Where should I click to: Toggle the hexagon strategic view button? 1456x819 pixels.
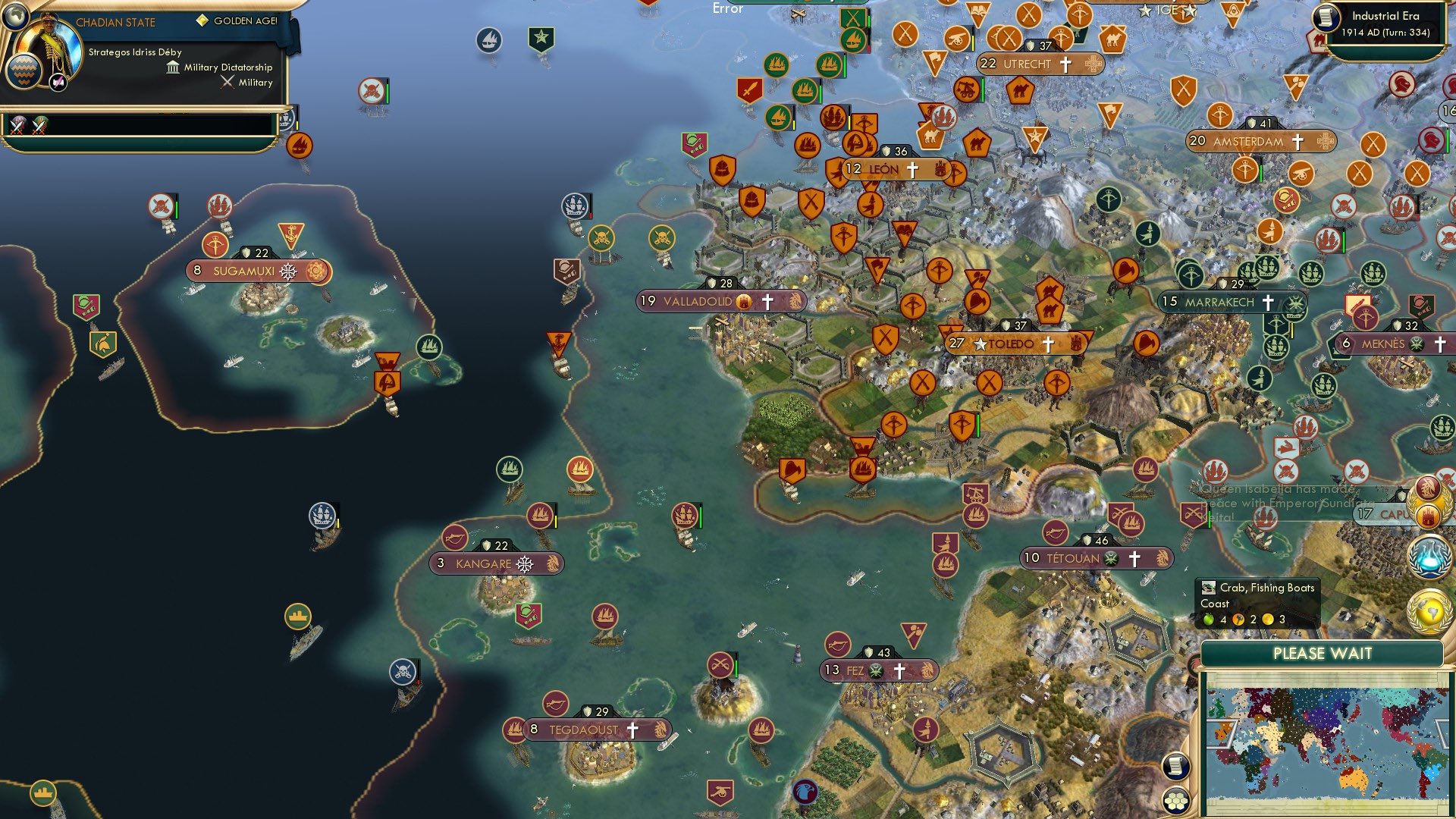[x=1176, y=802]
